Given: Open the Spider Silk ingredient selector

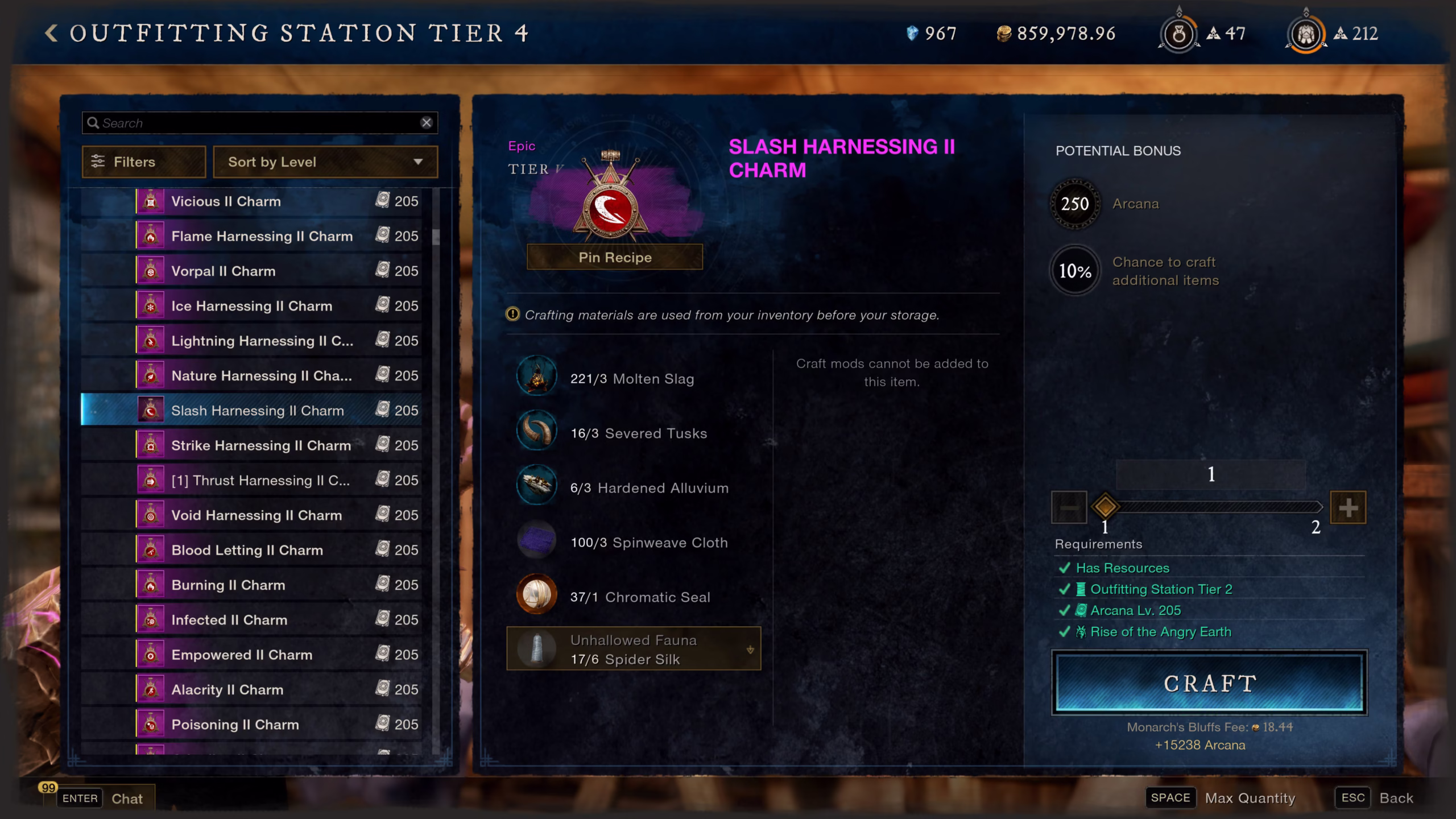Looking at the screenshot, I should click(634, 649).
